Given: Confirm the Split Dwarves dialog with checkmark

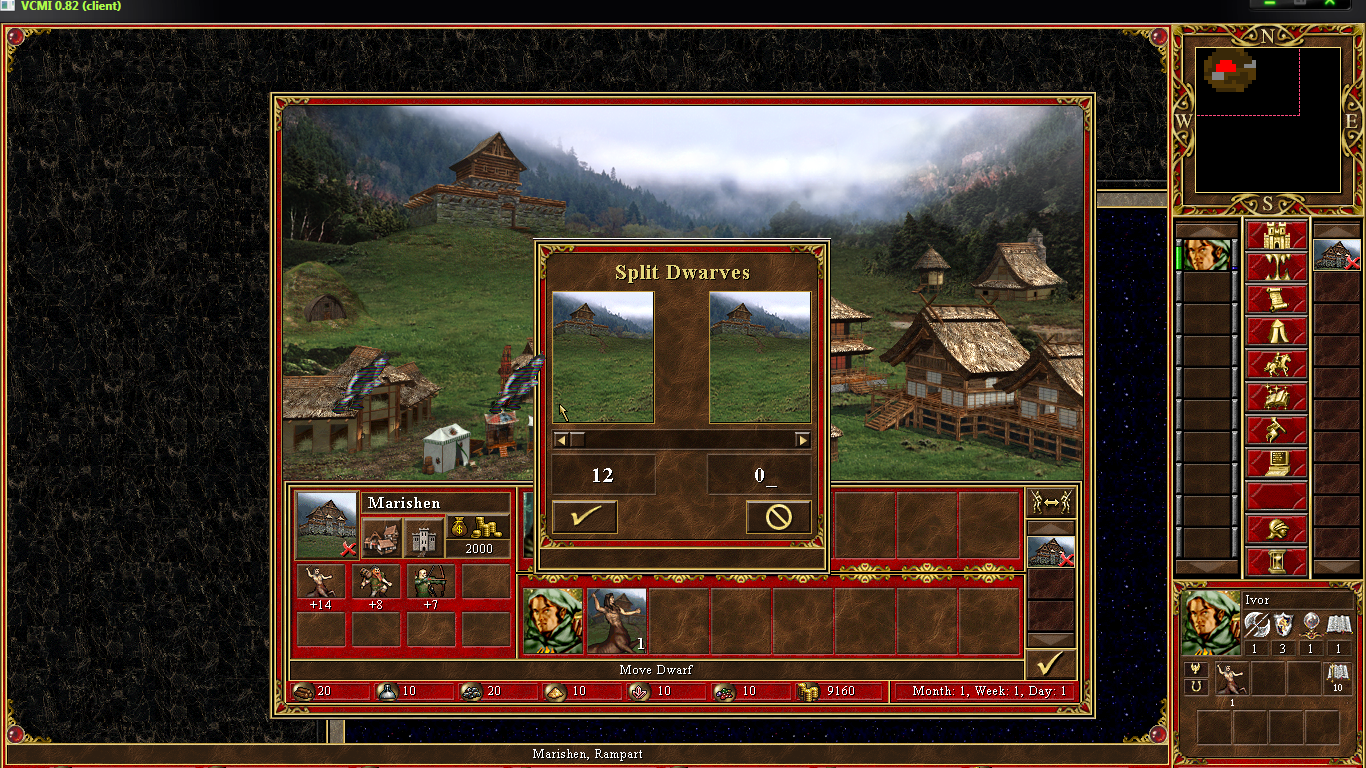Looking at the screenshot, I should (x=584, y=517).
